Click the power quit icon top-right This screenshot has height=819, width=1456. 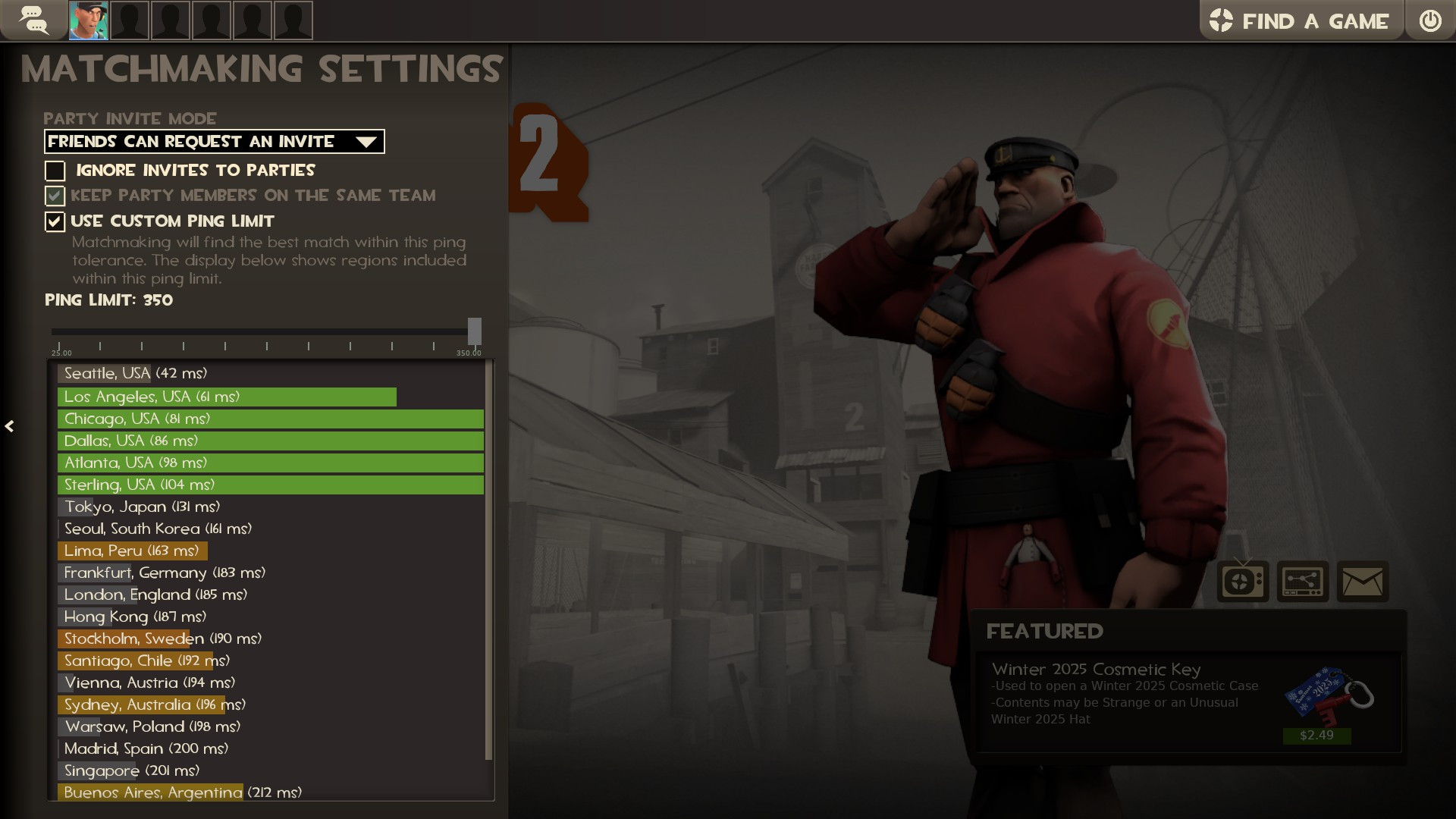coord(1432,20)
